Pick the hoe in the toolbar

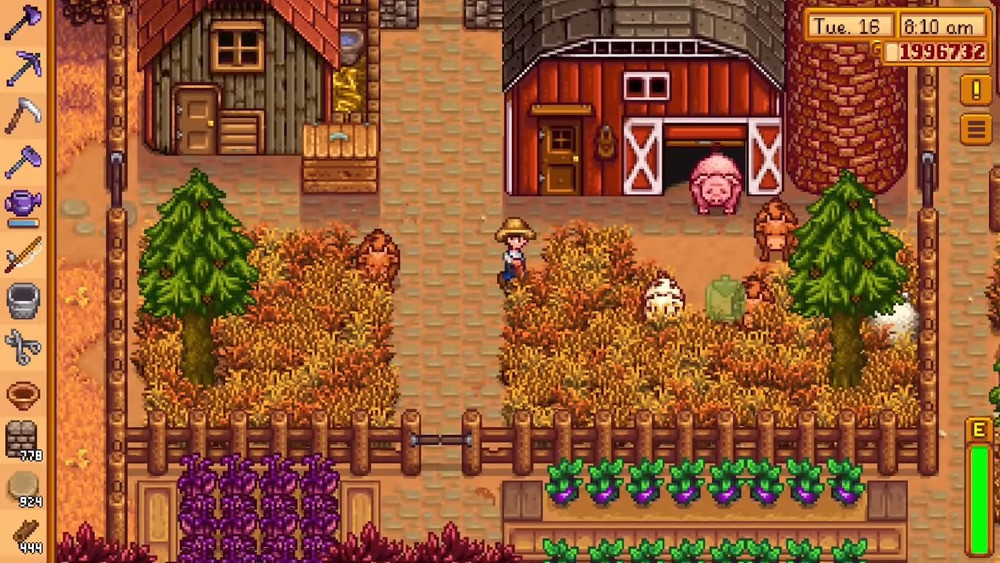(x=22, y=161)
